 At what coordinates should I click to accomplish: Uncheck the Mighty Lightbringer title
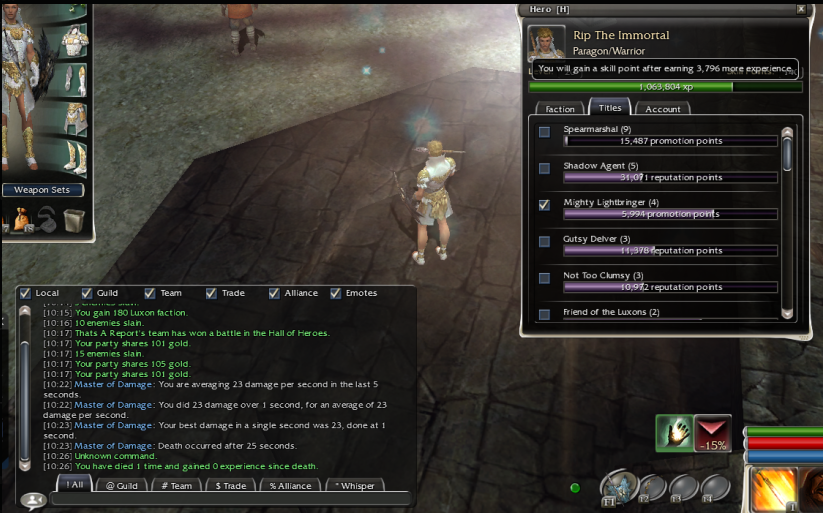pos(544,205)
